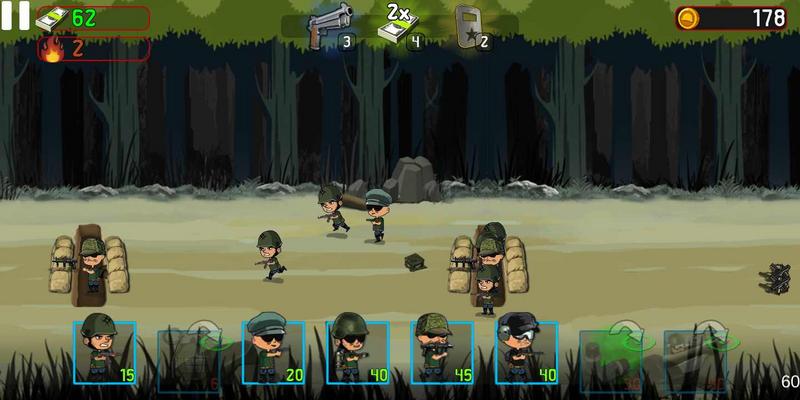Deploy the officer unit costing 20
Viewport: 800px width, 400px height.
click(273, 352)
